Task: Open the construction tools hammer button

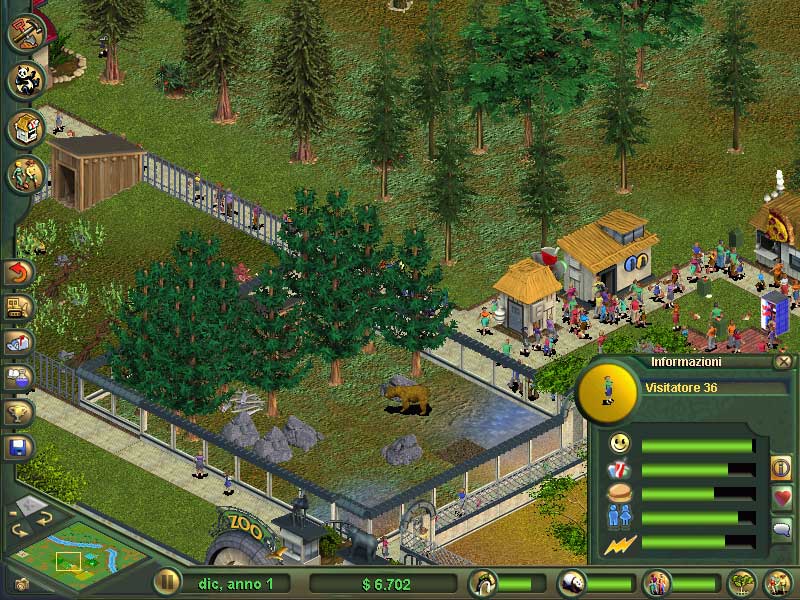Action: [24, 33]
